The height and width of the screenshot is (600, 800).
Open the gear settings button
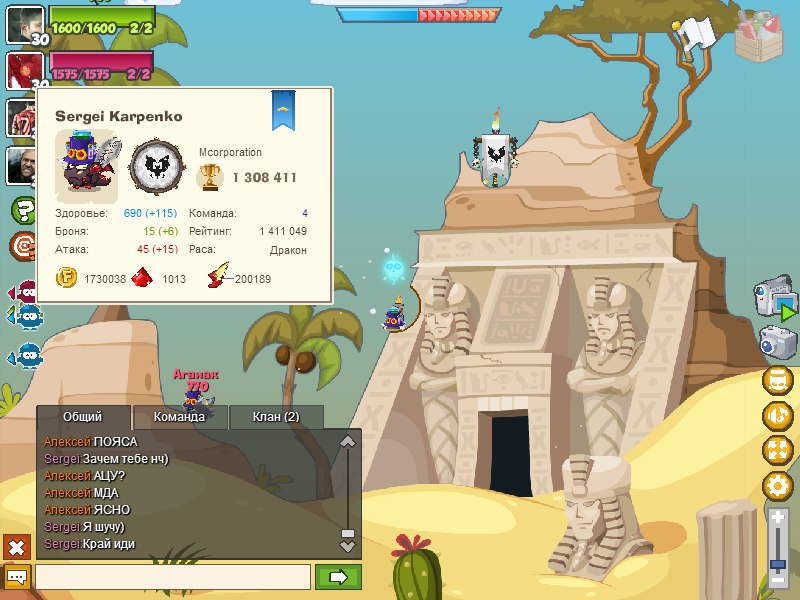[777, 486]
